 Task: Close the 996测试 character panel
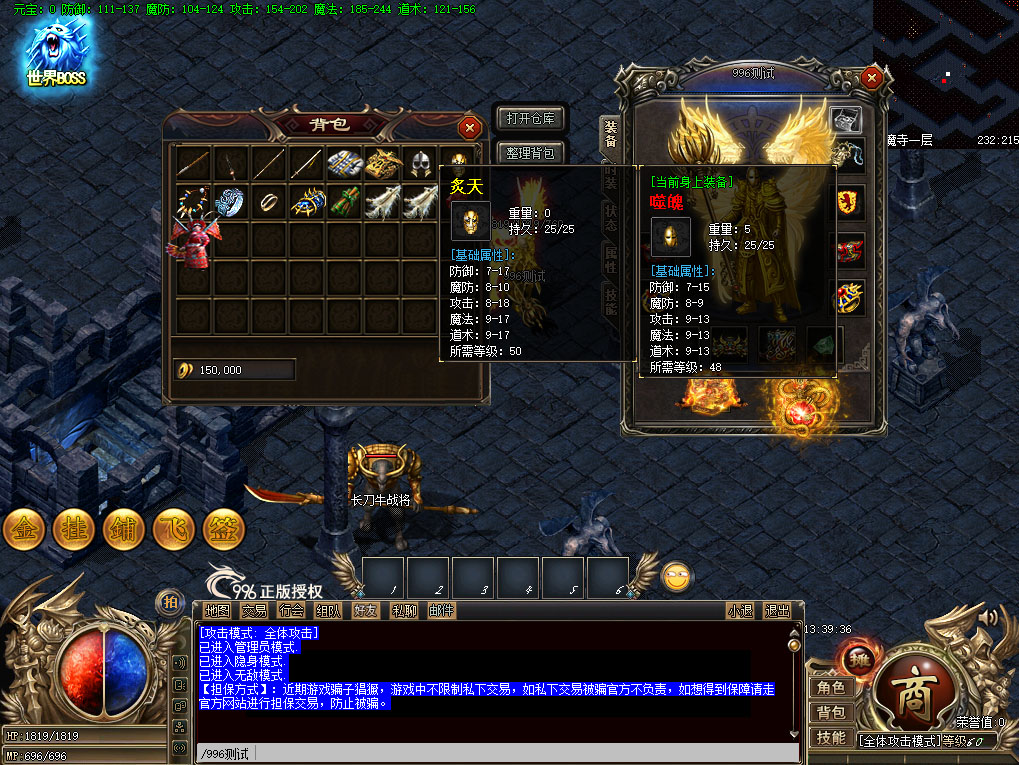coord(872,77)
